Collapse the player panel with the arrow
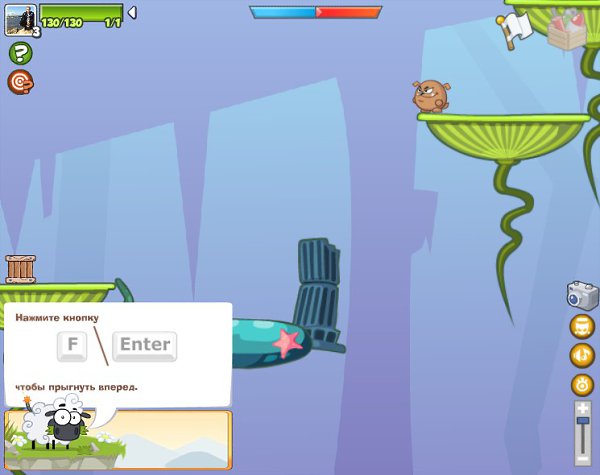 (x=132, y=13)
